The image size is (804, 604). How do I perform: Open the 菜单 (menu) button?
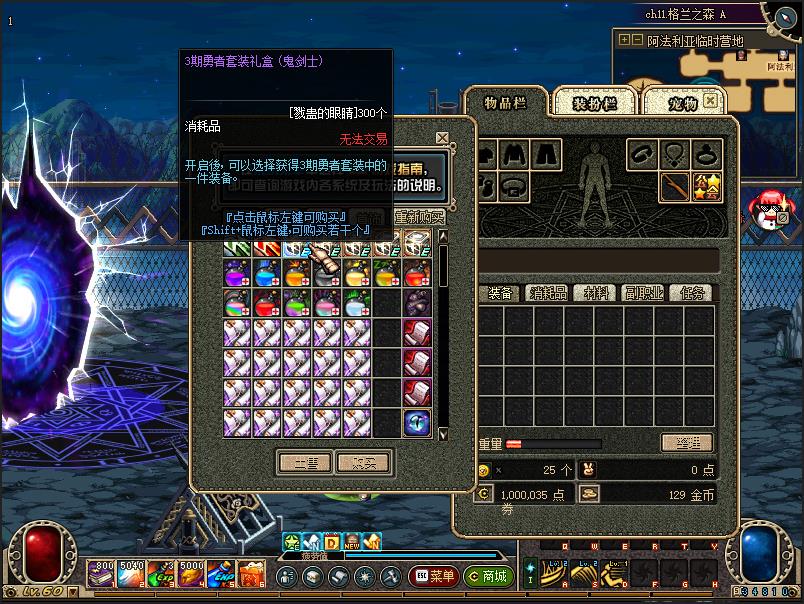[x=435, y=576]
